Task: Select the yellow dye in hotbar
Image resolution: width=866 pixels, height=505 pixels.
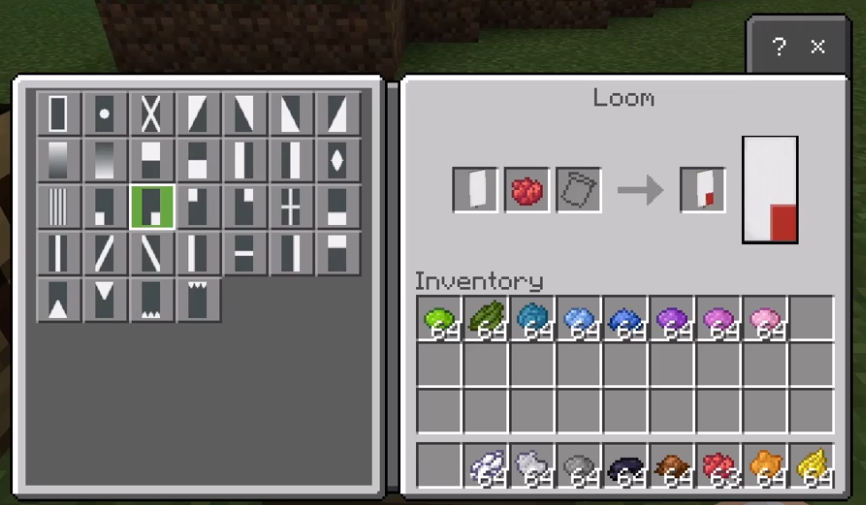Action: tap(811, 465)
